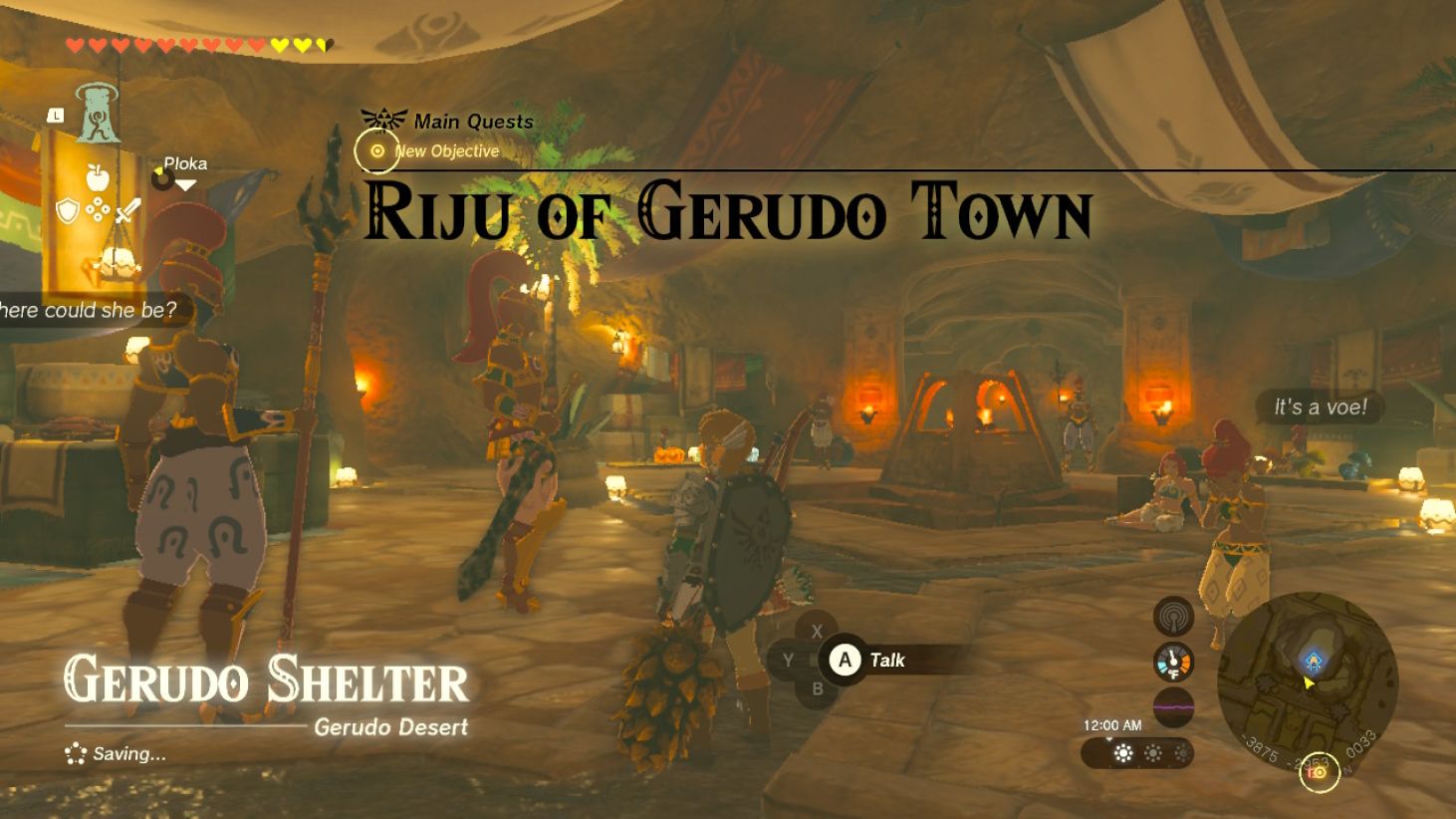Expand the arrow under Ploka's name
This screenshot has height=819, width=1456.
coord(185,185)
